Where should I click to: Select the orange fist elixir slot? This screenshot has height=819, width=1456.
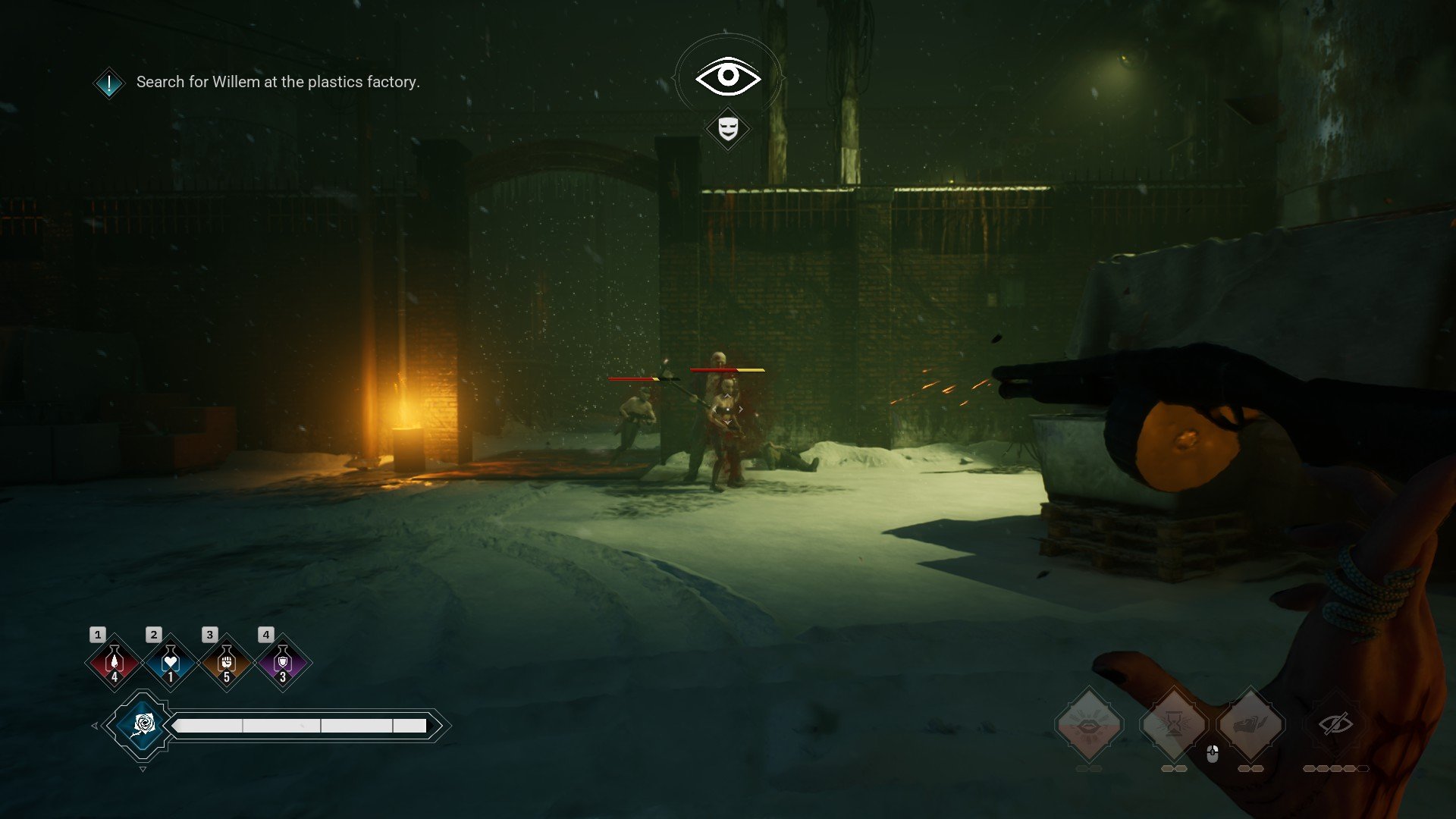[226, 663]
